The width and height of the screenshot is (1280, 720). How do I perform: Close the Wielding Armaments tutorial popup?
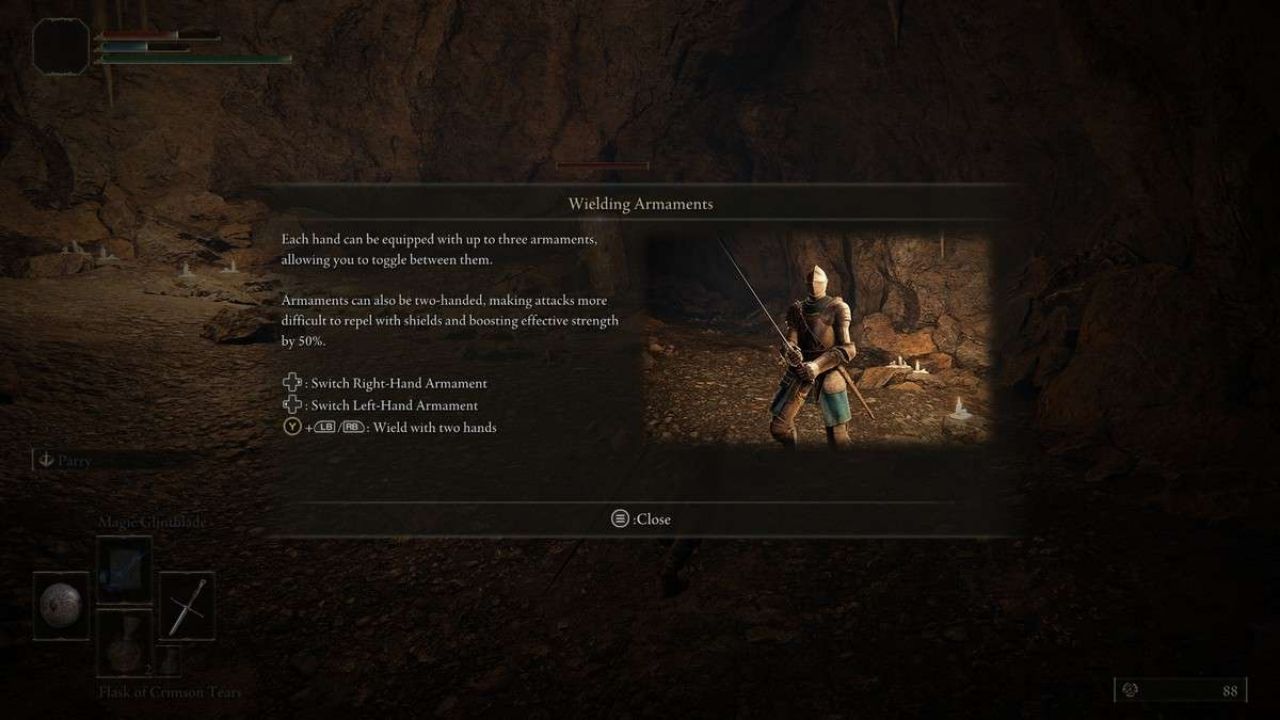[x=641, y=519]
